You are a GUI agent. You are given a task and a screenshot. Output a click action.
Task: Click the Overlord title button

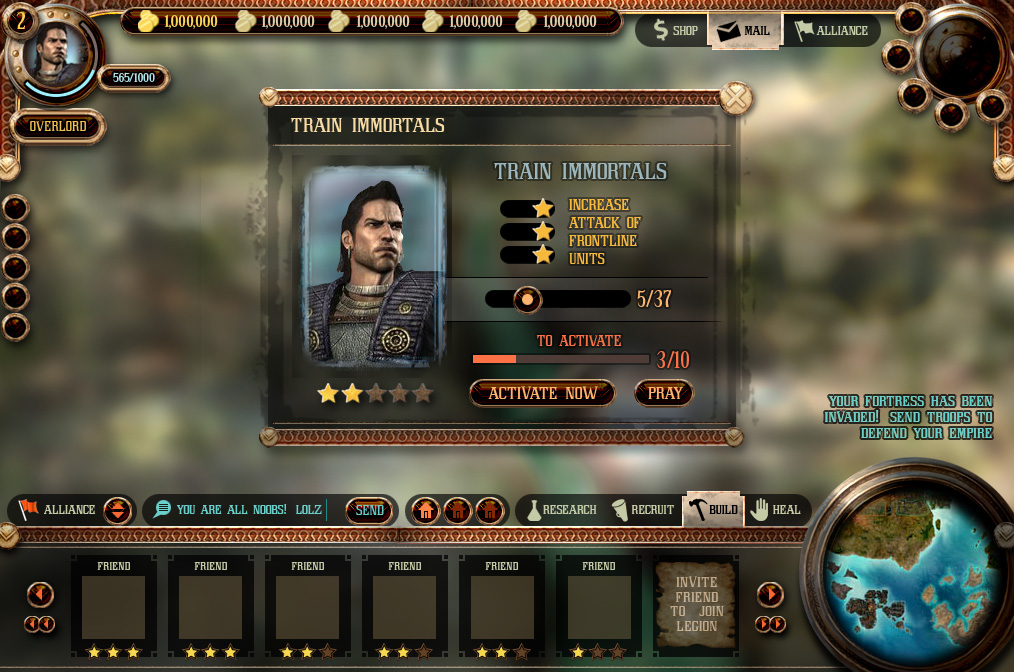click(x=58, y=127)
